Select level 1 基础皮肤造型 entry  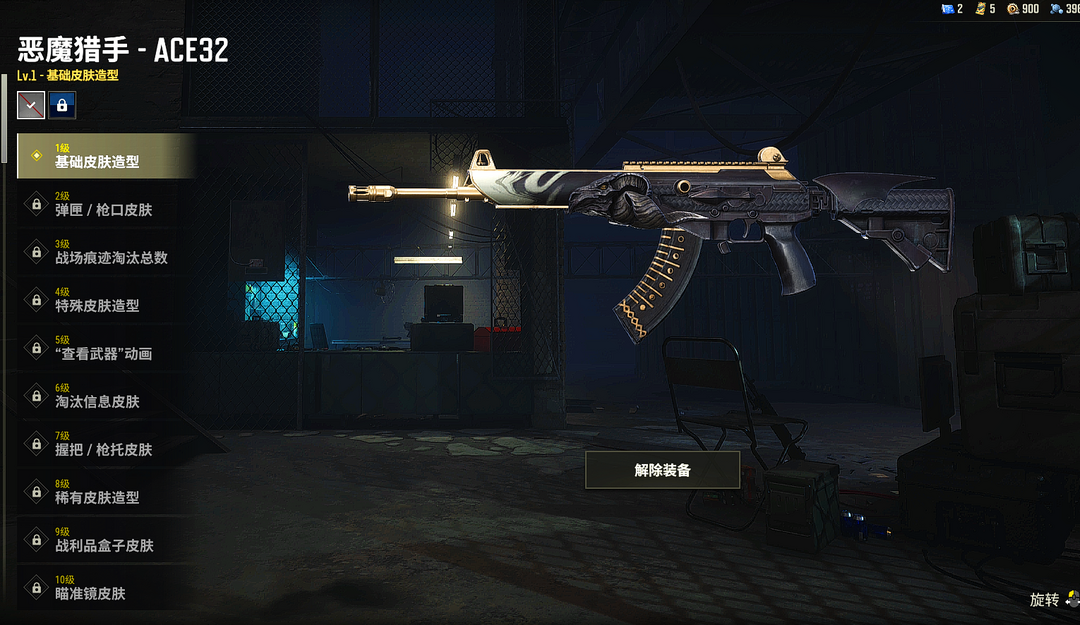(x=105, y=156)
